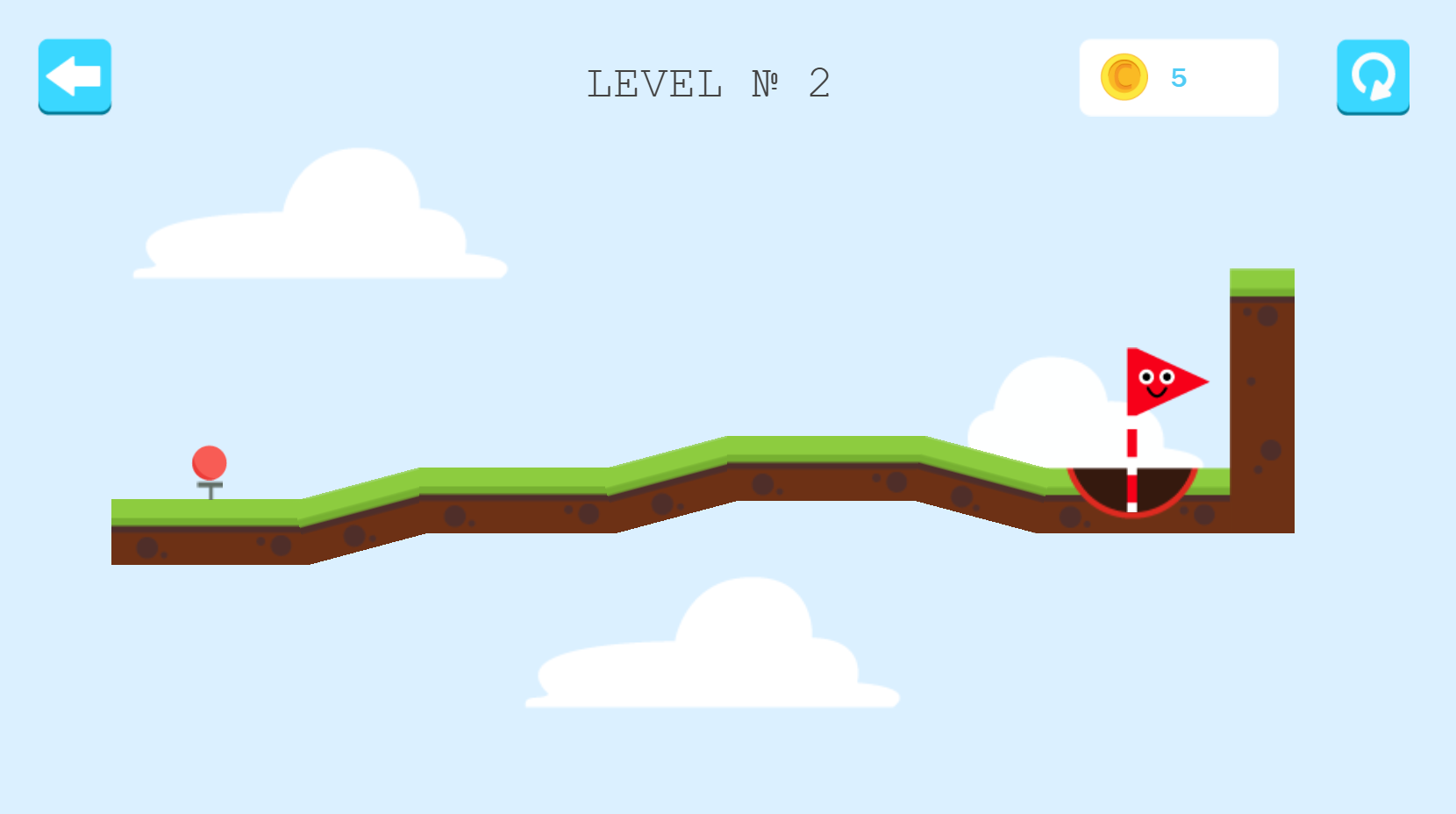This screenshot has height=814, width=1456.
Task: Click the back arrow button
Action: click(x=75, y=76)
